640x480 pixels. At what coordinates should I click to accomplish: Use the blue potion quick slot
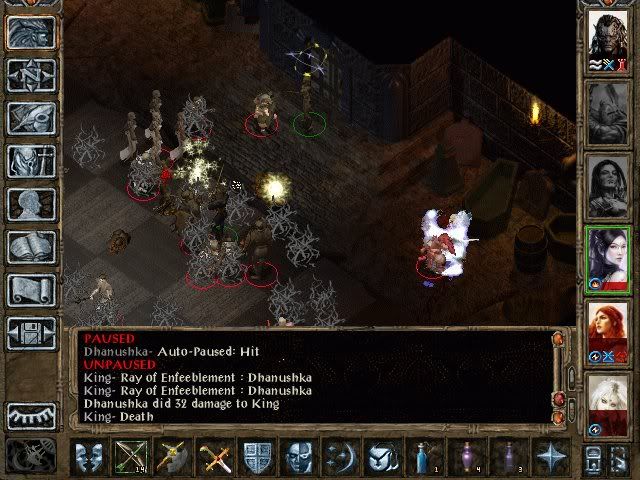click(x=423, y=458)
